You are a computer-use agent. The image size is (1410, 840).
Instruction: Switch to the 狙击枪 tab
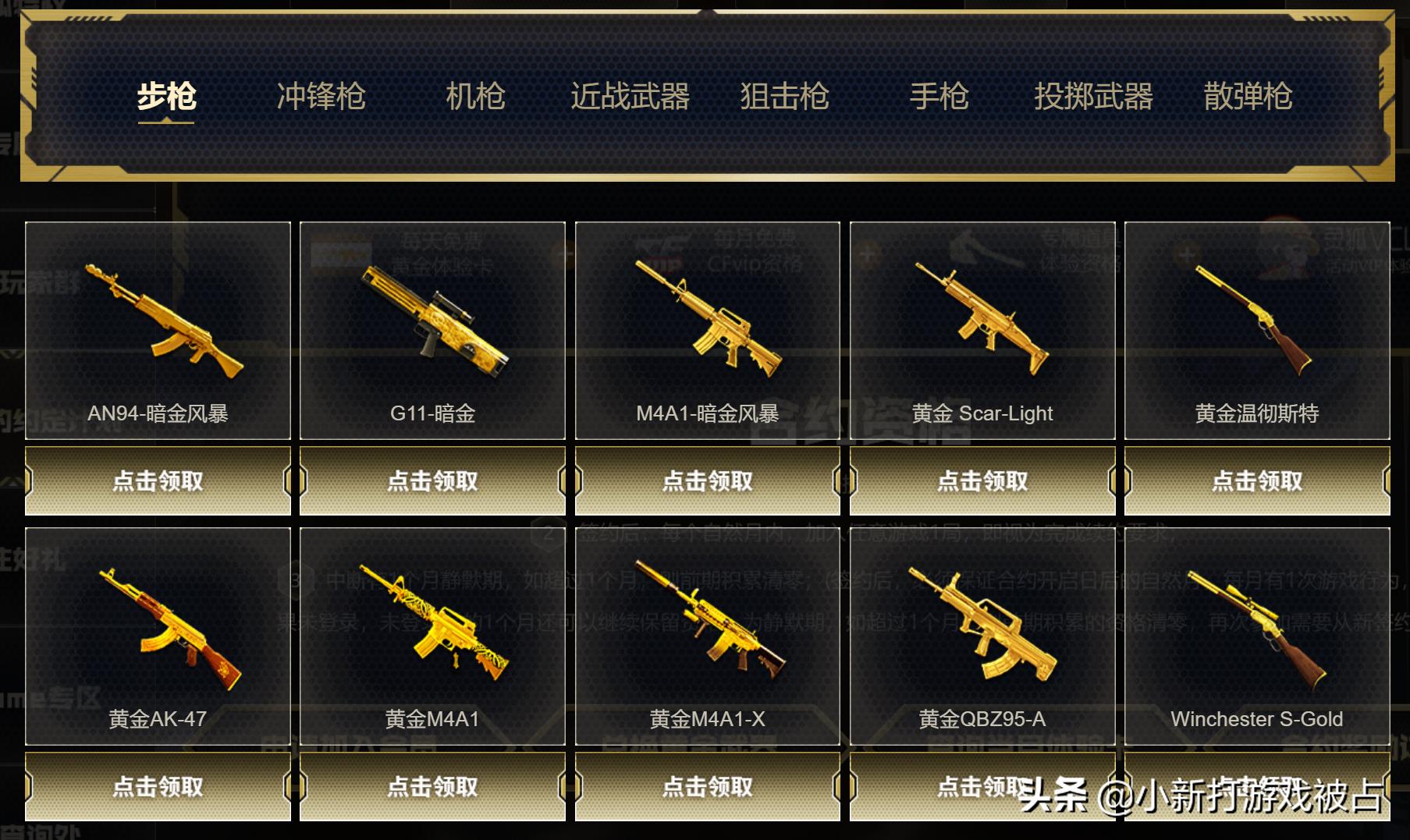[x=783, y=97]
